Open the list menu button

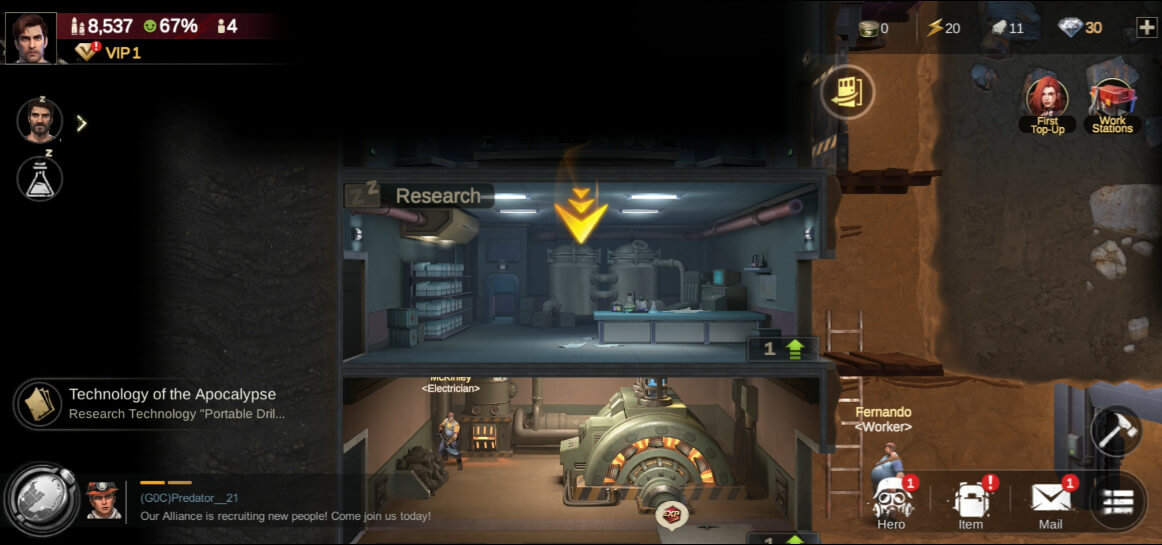(1117, 501)
